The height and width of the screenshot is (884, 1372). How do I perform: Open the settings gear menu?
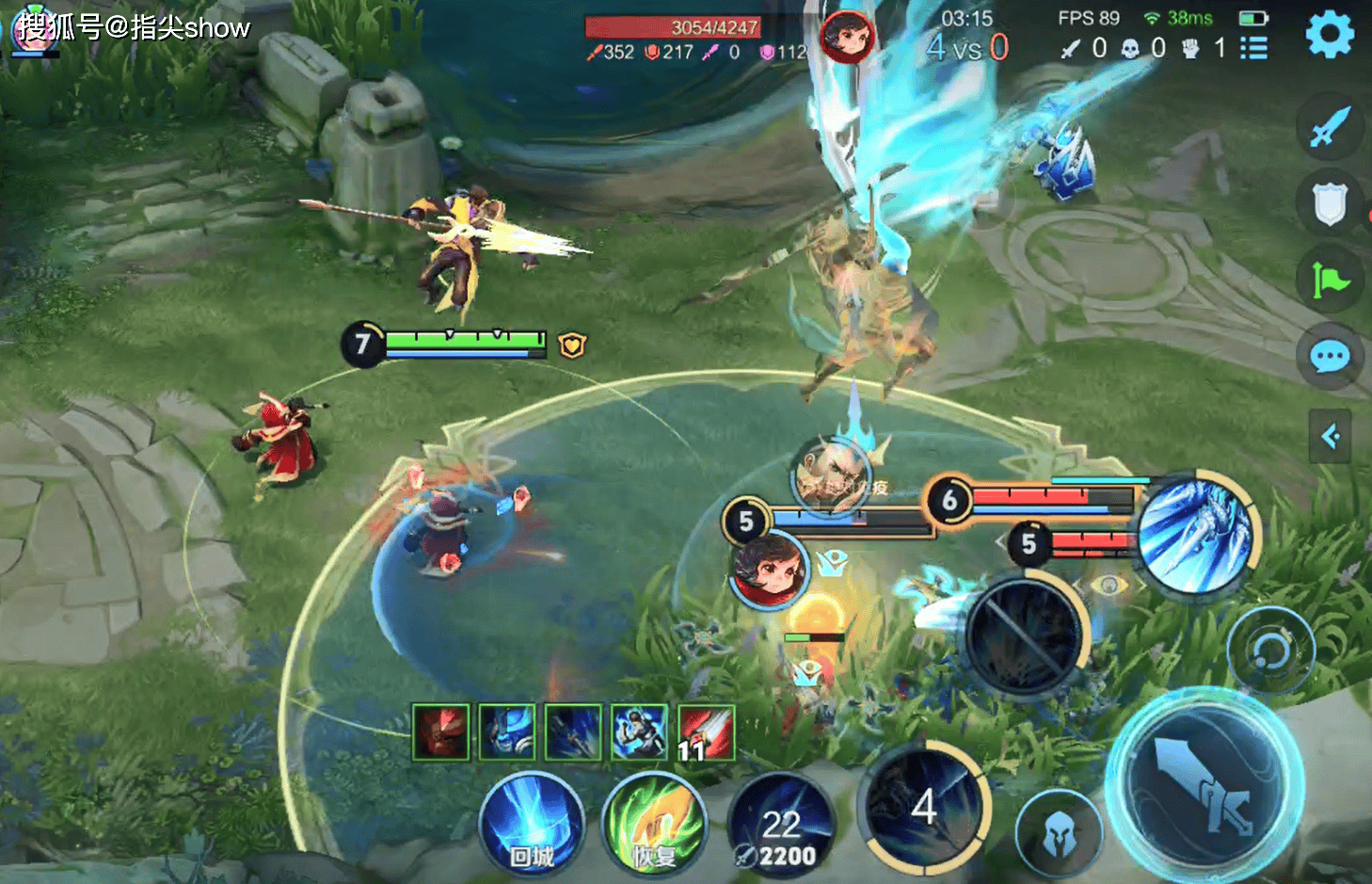pos(1329,35)
